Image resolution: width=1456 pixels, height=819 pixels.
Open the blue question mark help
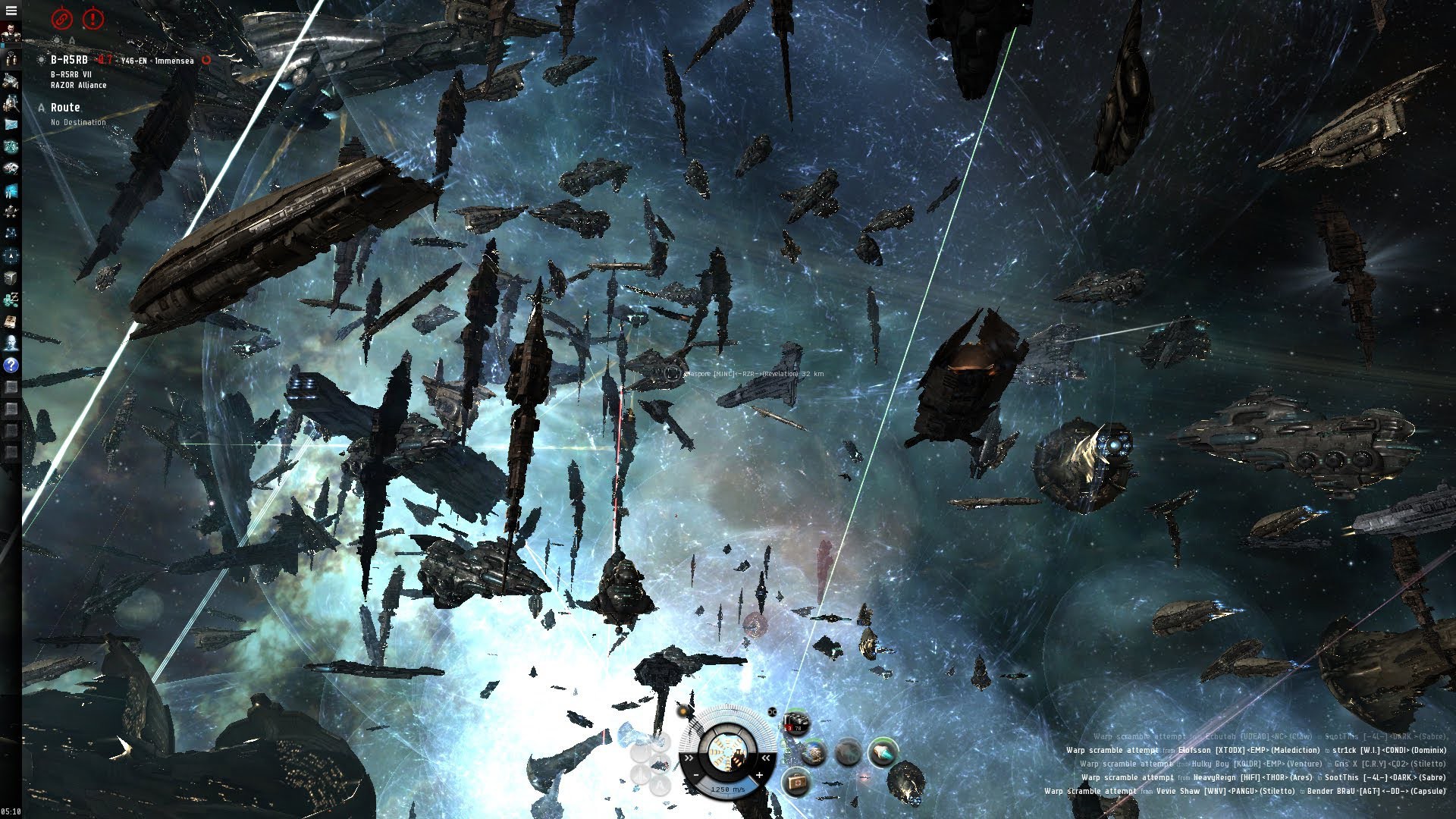pos(11,365)
